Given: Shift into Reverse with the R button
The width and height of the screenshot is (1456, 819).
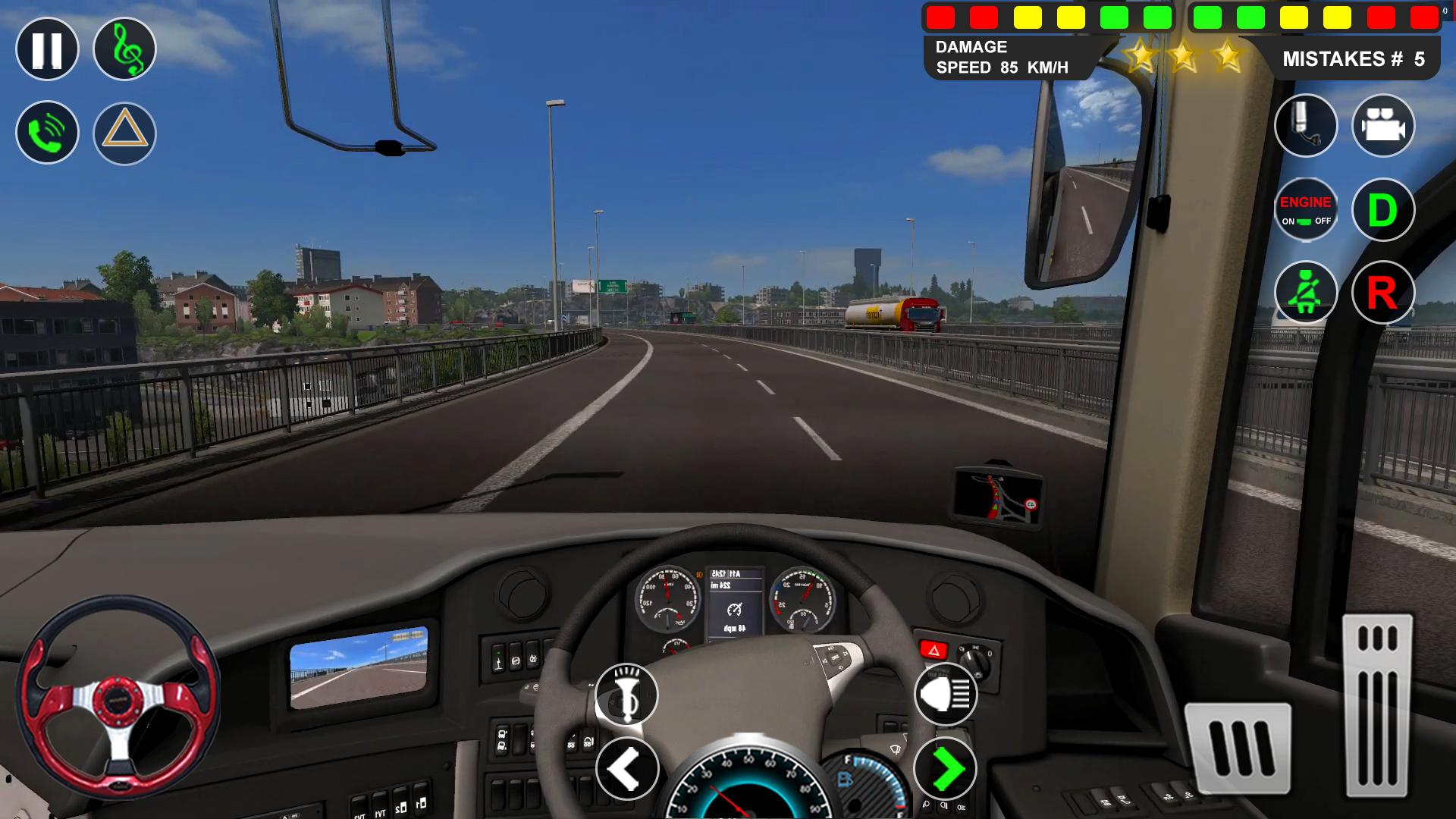Looking at the screenshot, I should point(1382,293).
